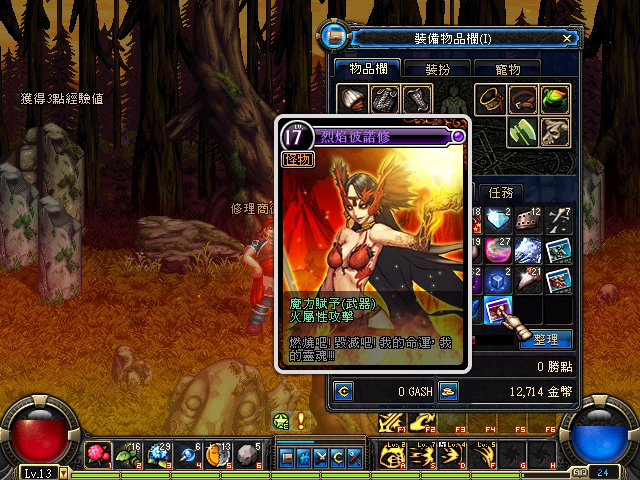Image resolution: width=640 pixels, height=480 pixels.
Task: Click the 整理 sort button
Action: 545,339
